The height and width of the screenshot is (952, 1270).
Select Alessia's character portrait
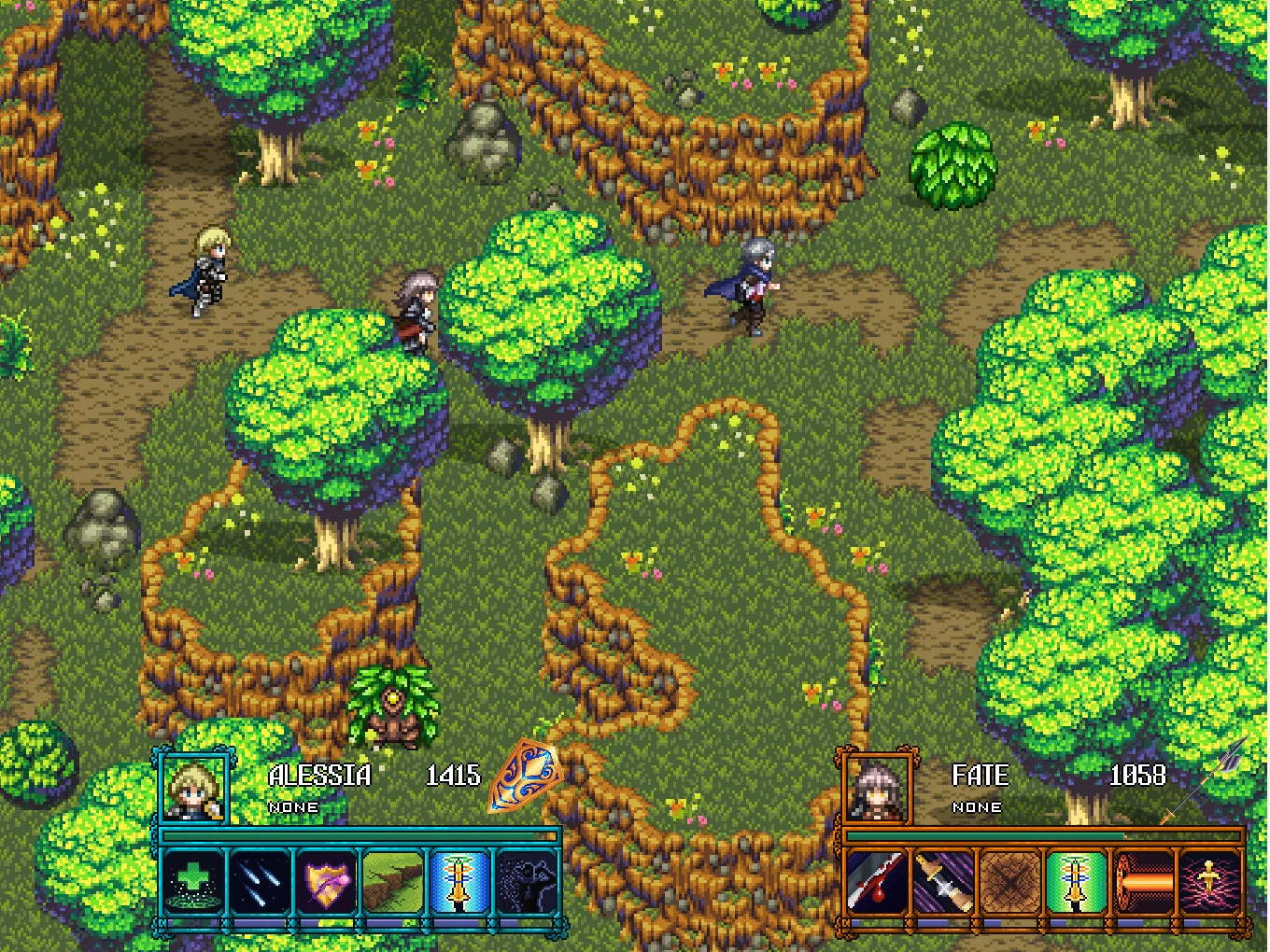coord(194,787)
